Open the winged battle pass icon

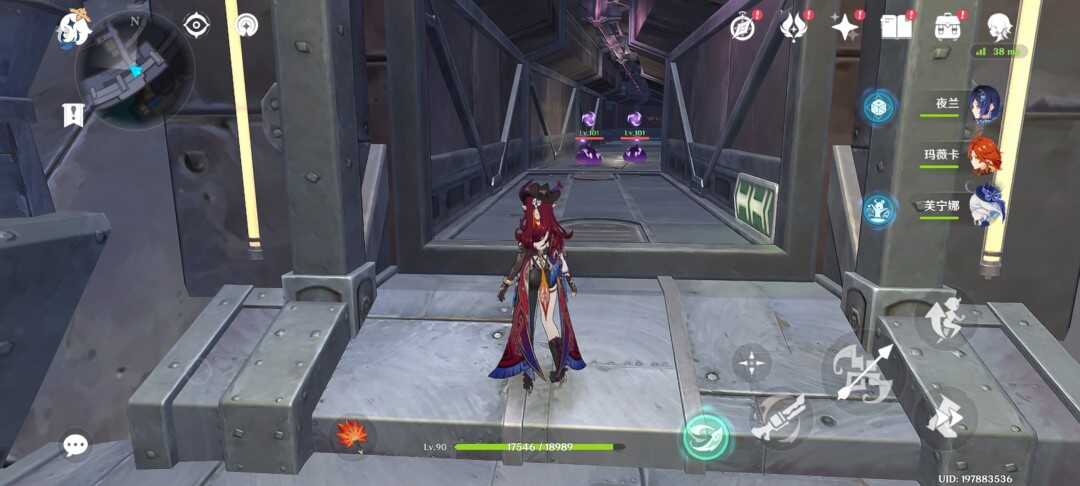794,27
